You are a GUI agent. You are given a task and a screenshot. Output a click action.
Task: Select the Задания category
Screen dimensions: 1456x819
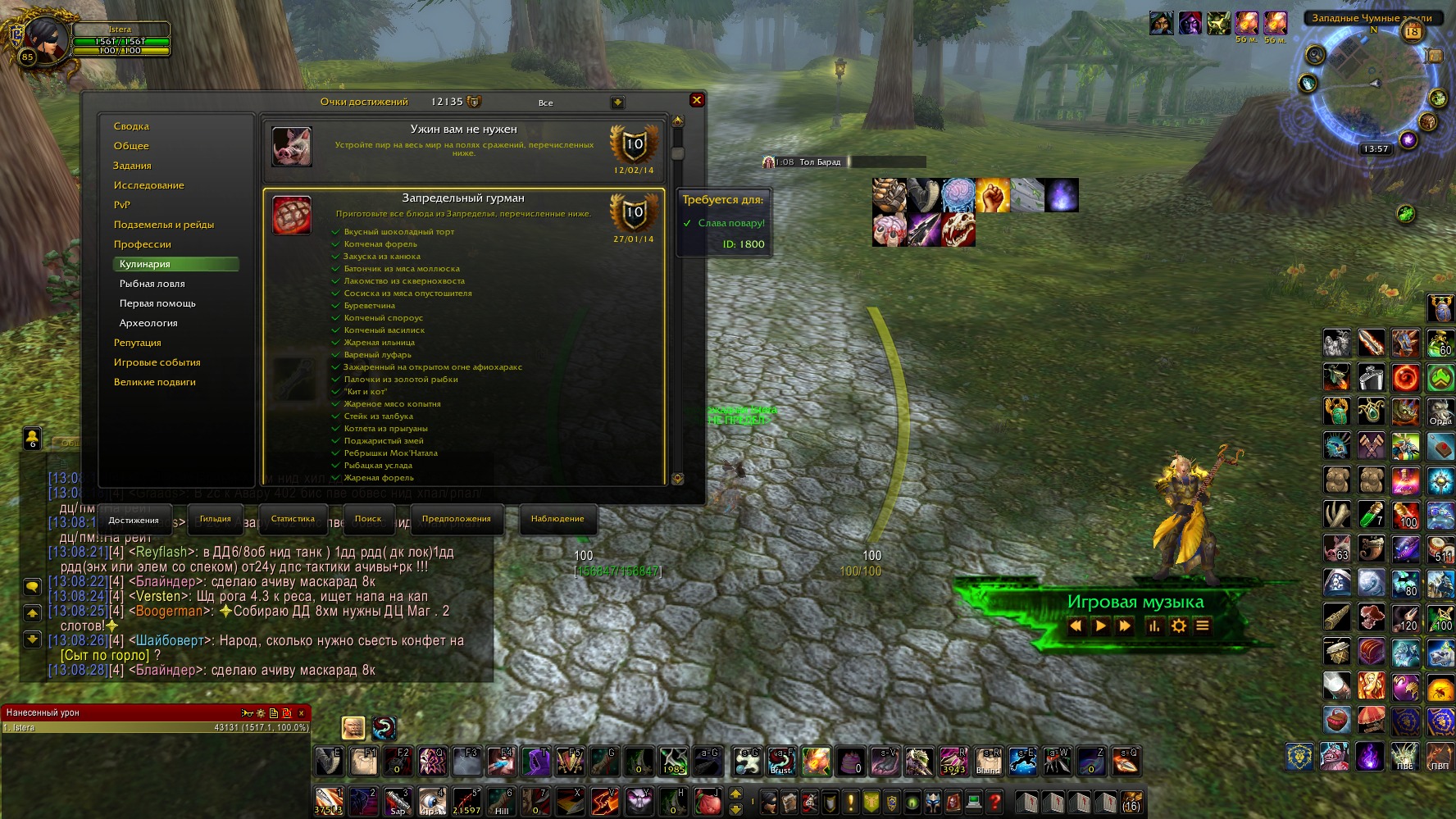click(132, 166)
